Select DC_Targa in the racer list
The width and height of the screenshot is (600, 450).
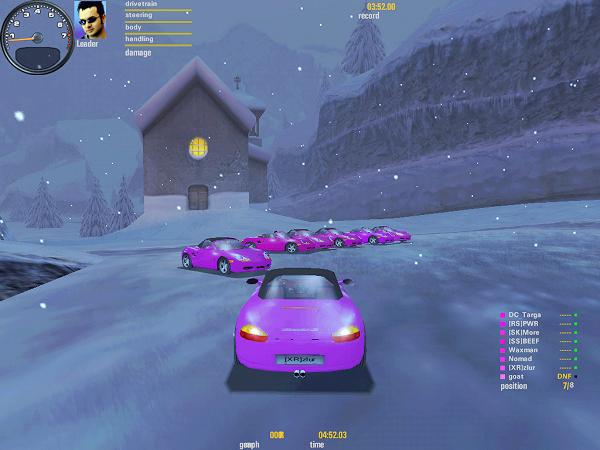[525, 315]
